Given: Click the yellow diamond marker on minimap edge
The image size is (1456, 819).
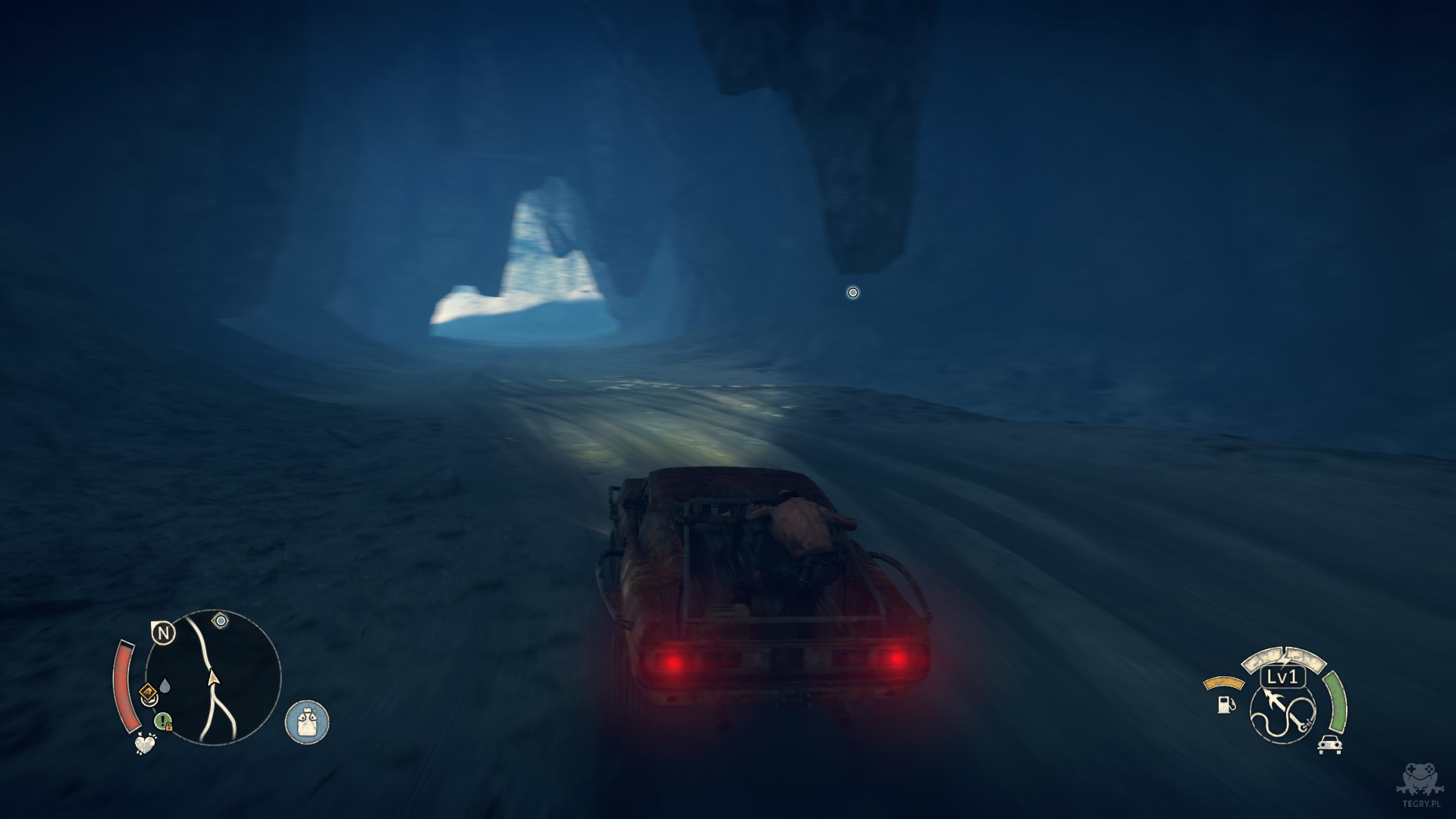Looking at the screenshot, I should click(x=149, y=691).
